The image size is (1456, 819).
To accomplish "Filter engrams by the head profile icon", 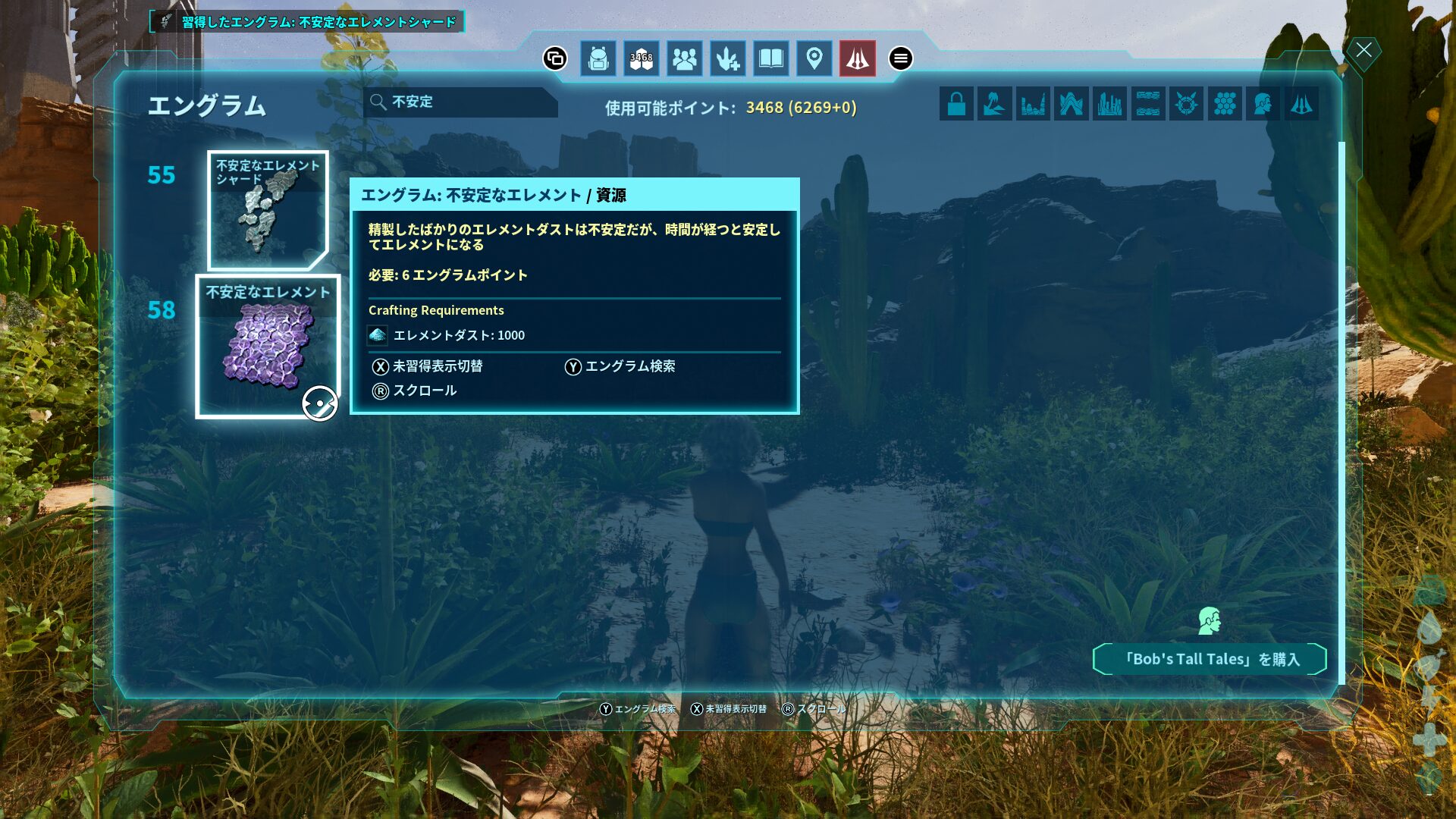I will (x=1263, y=104).
